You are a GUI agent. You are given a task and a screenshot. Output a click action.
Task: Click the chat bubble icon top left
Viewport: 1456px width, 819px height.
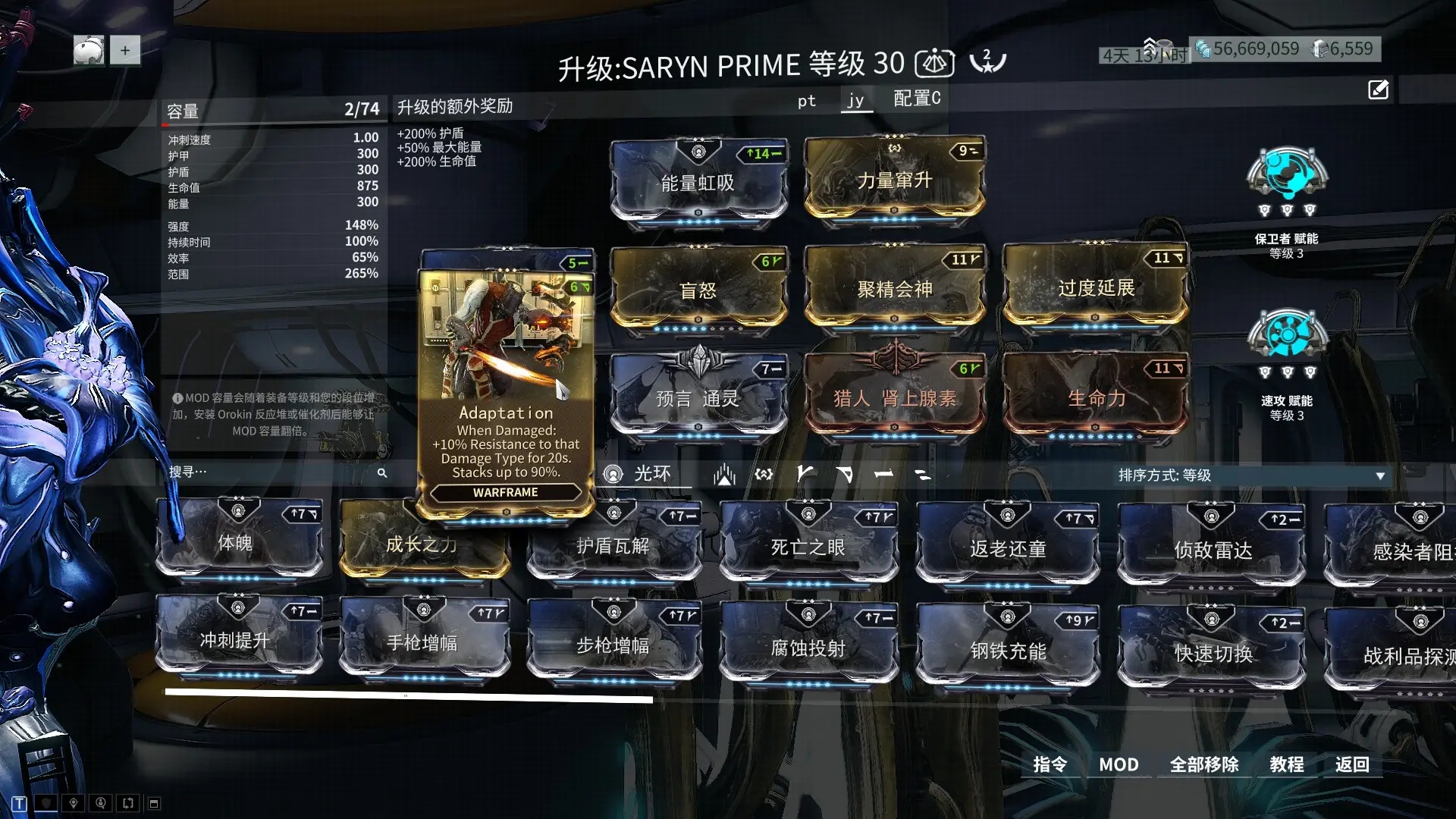89,50
